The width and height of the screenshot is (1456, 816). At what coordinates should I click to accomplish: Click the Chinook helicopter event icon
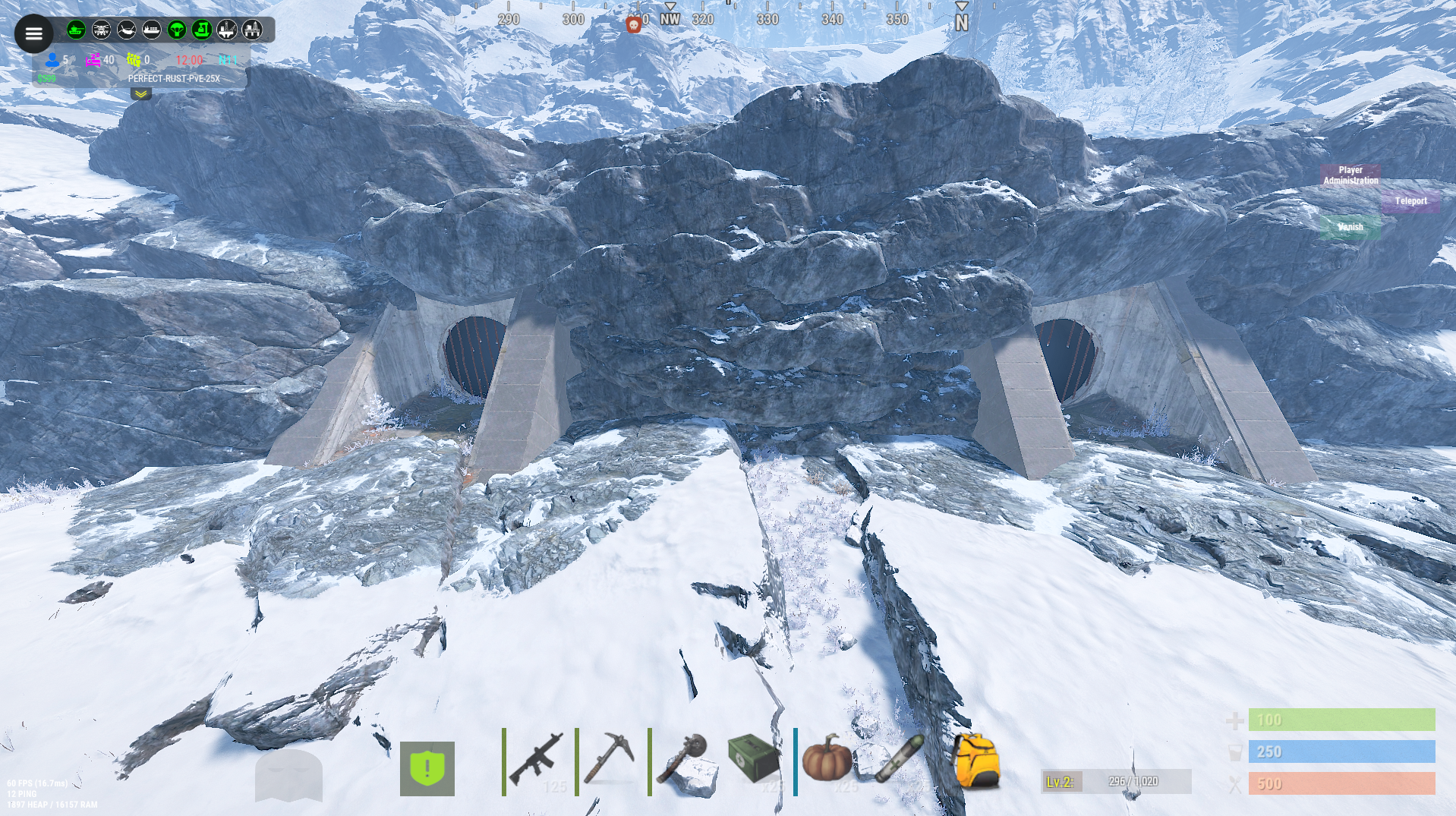point(126,30)
